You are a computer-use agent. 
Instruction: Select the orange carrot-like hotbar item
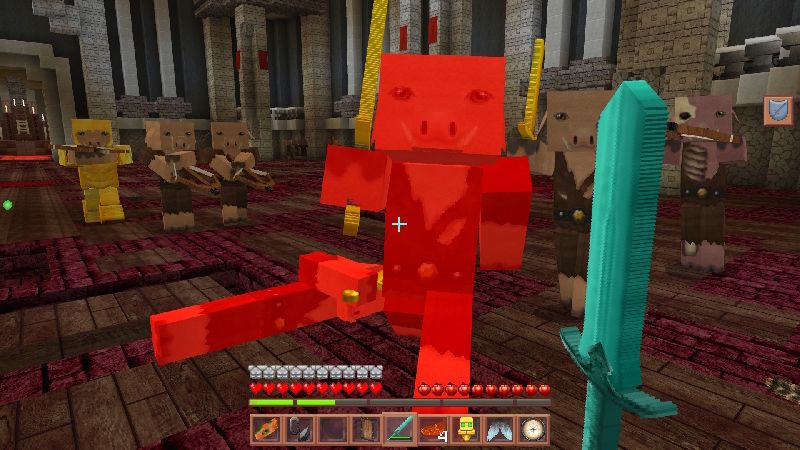[x=267, y=430]
